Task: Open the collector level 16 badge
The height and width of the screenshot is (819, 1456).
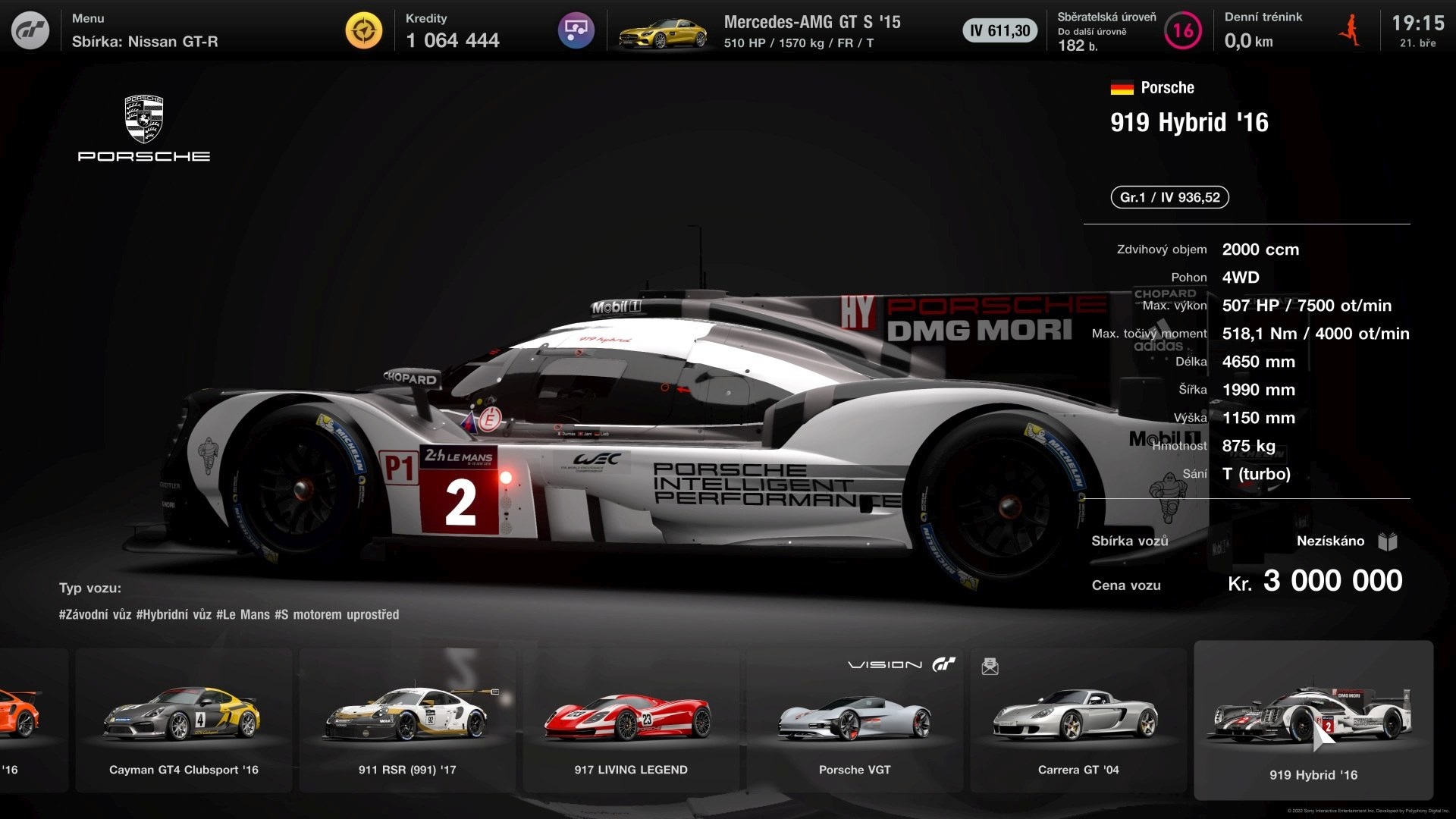Action: [1182, 31]
